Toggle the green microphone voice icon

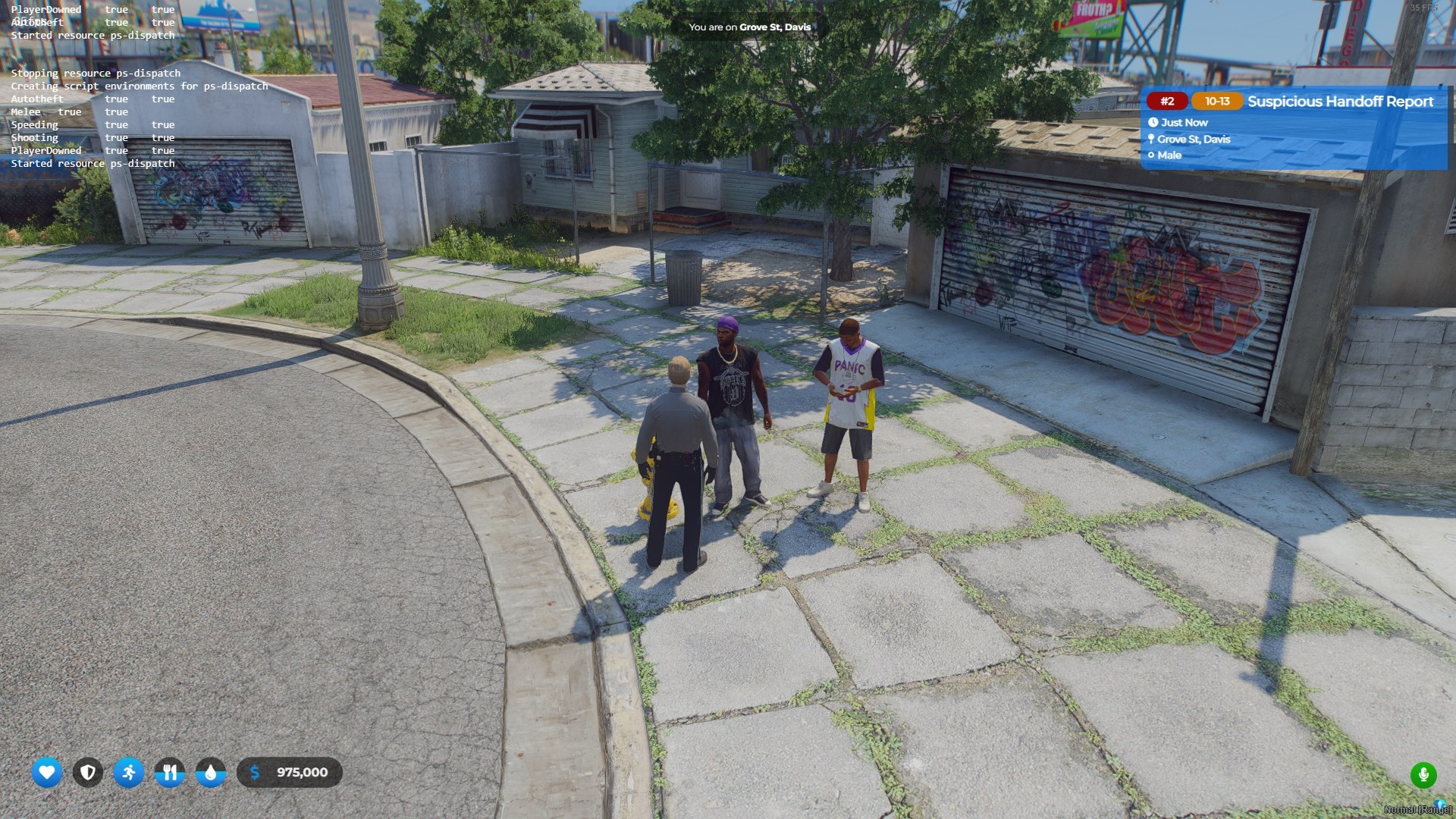[x=1423, y=775]
